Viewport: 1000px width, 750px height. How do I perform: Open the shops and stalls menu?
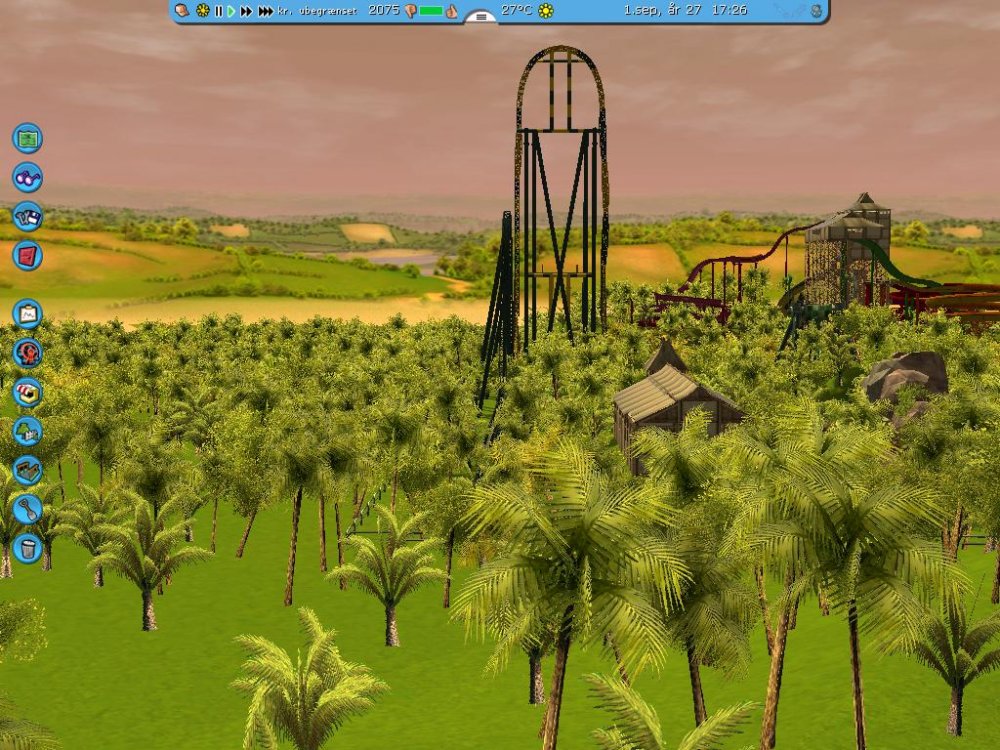(x=27, y=392)
